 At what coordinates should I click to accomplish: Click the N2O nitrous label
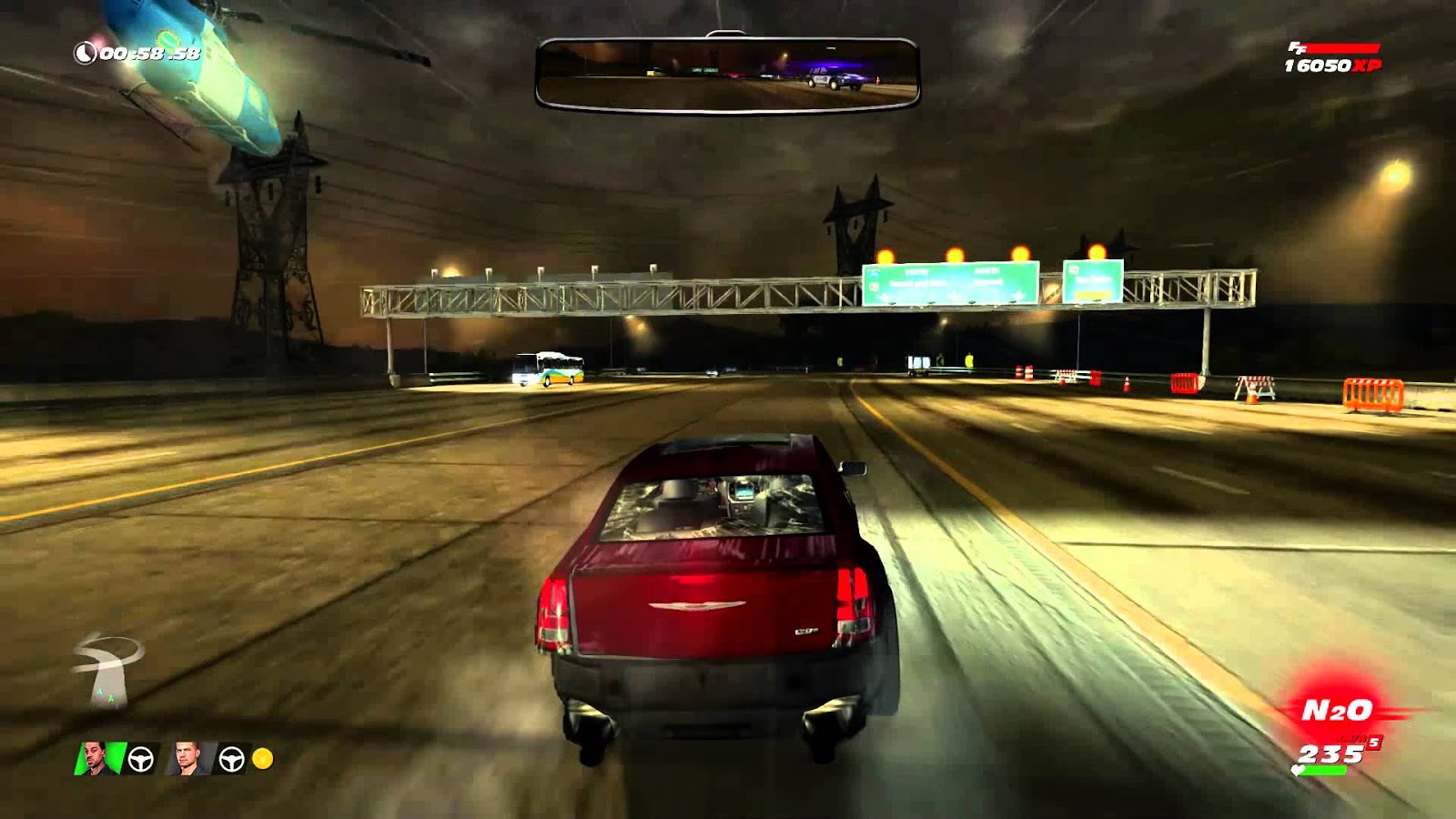click(x=1336, y=709)
